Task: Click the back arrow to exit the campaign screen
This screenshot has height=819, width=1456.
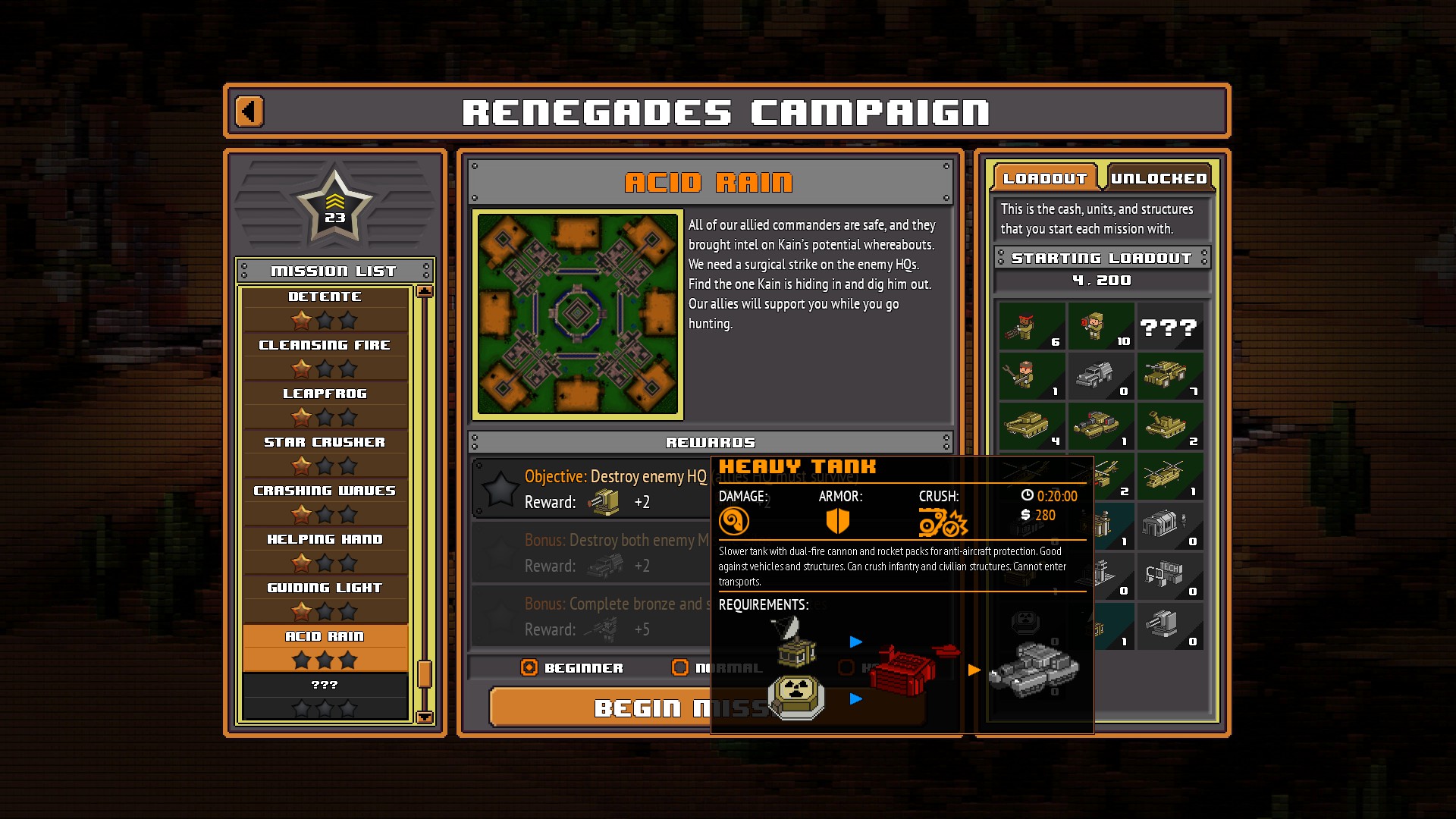Action: (249, 110)
